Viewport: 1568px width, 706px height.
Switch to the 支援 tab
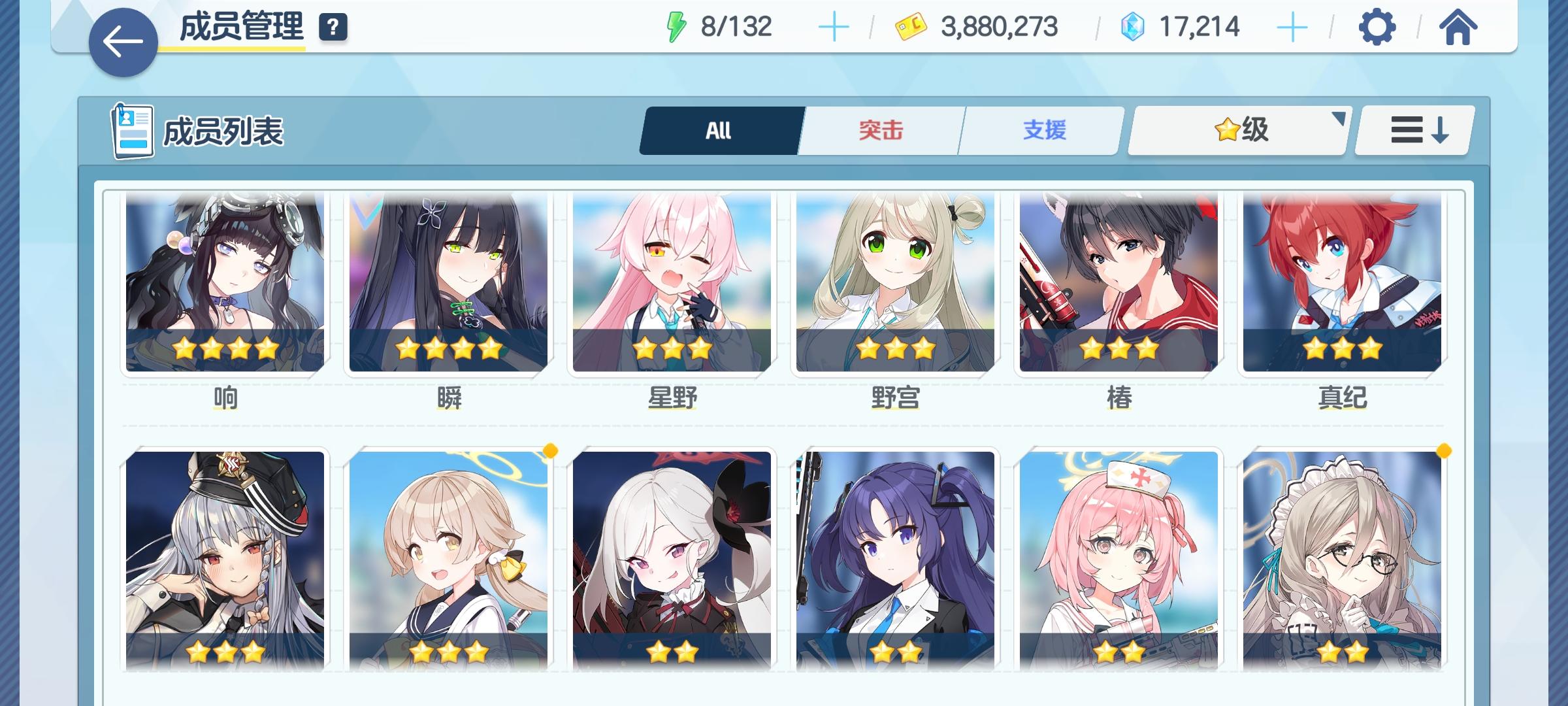click(1040, 129)
